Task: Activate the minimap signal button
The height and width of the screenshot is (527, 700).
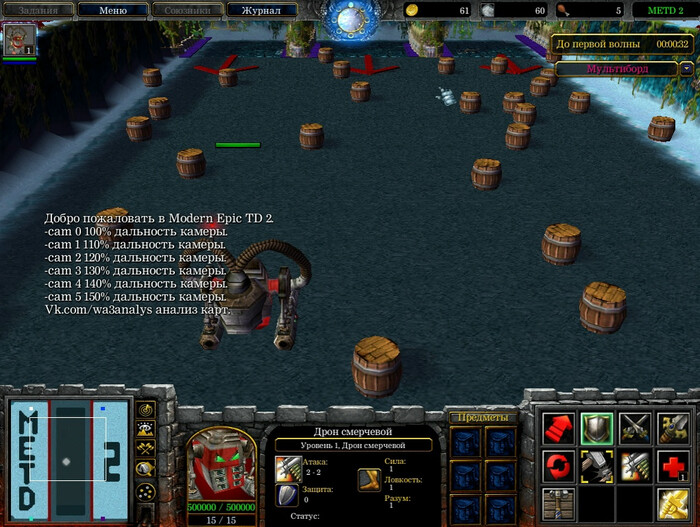Action: pos(146,409)
